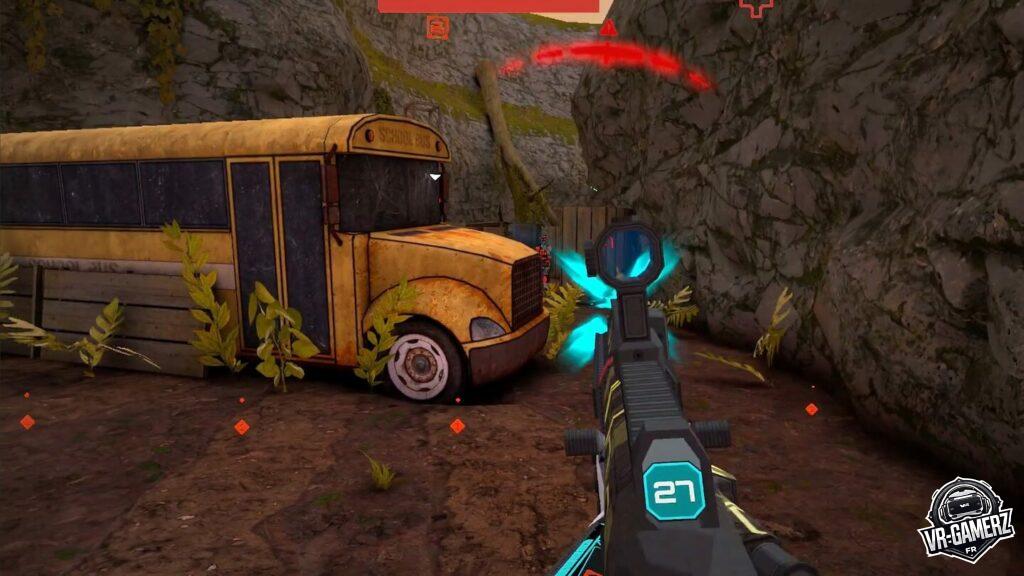Click the red triangle compass marker

point(608,28)
